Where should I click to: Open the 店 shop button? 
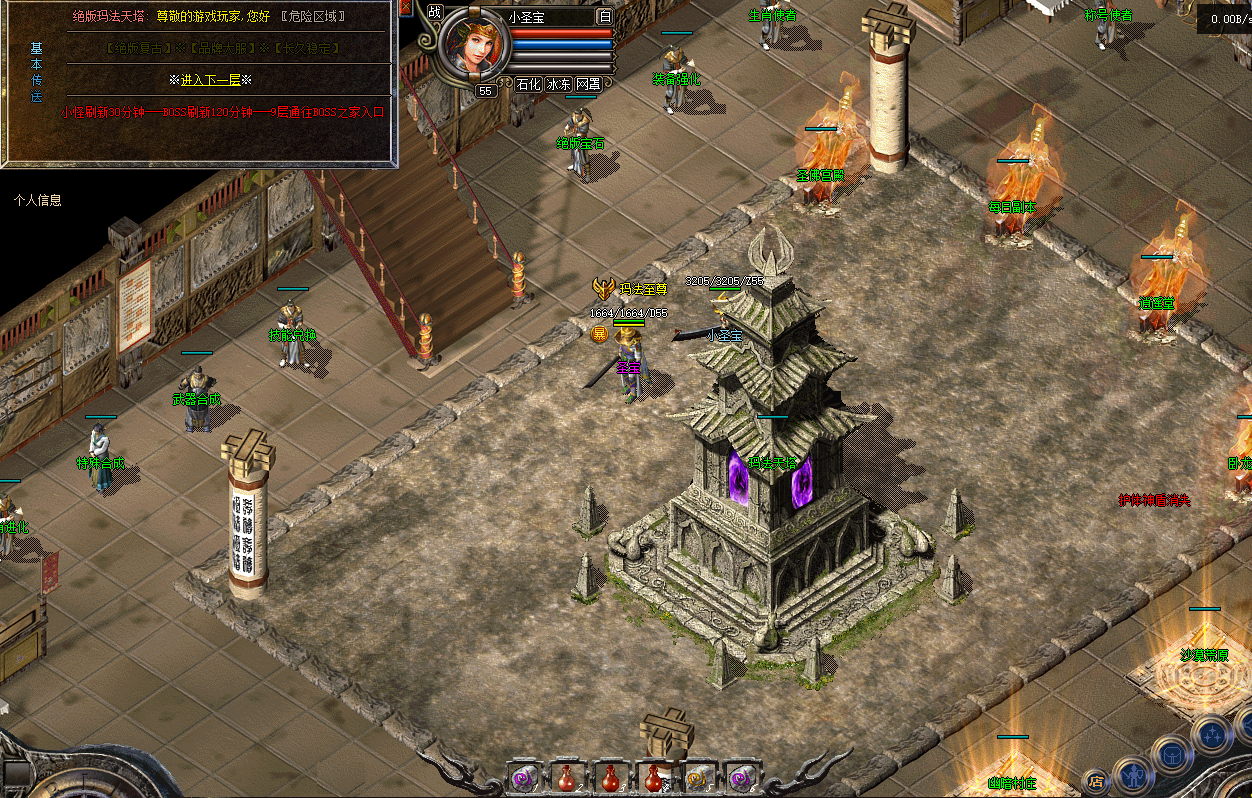[1097, 781]
